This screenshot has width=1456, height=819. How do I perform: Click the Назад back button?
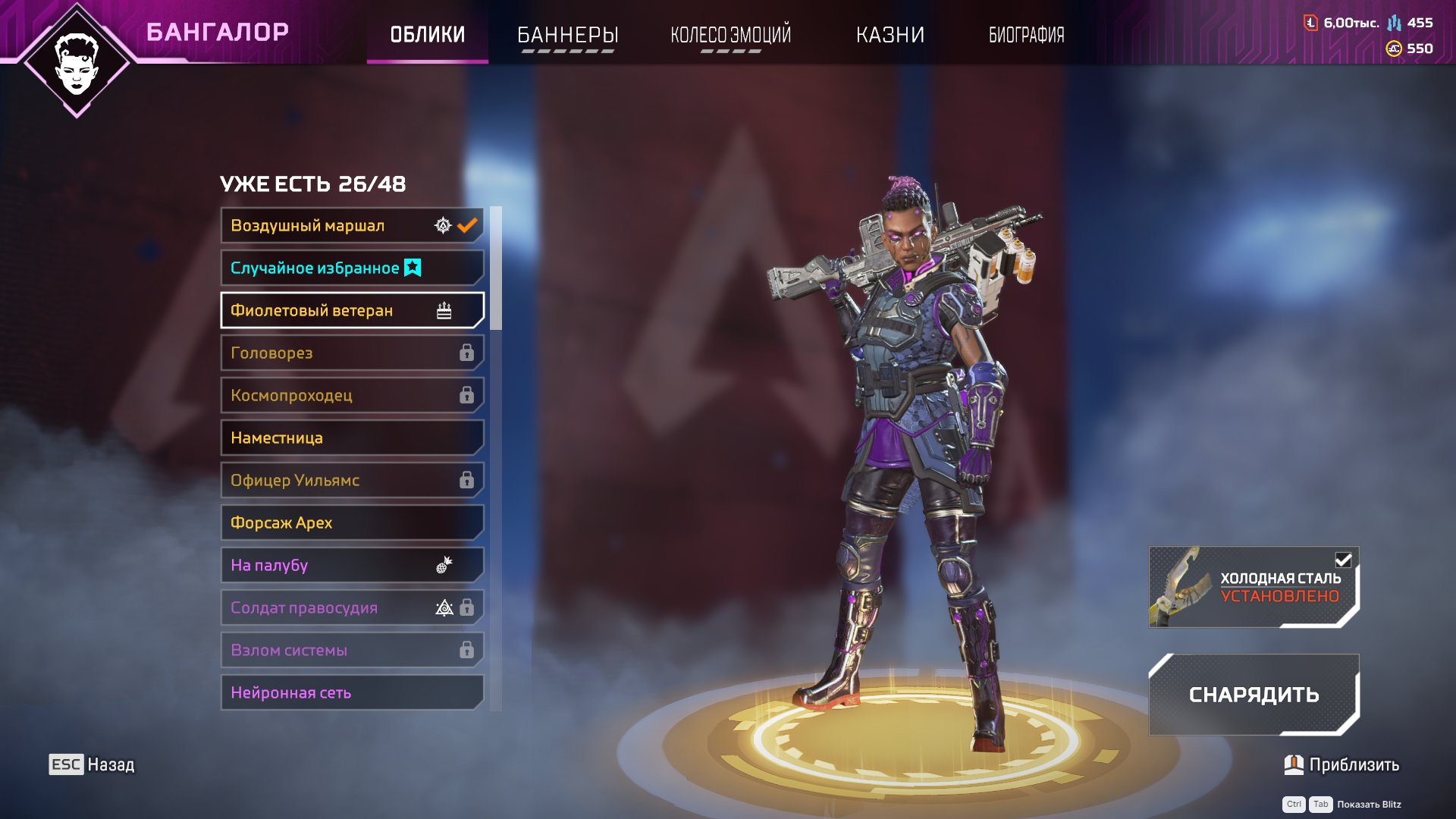[92, 764]
